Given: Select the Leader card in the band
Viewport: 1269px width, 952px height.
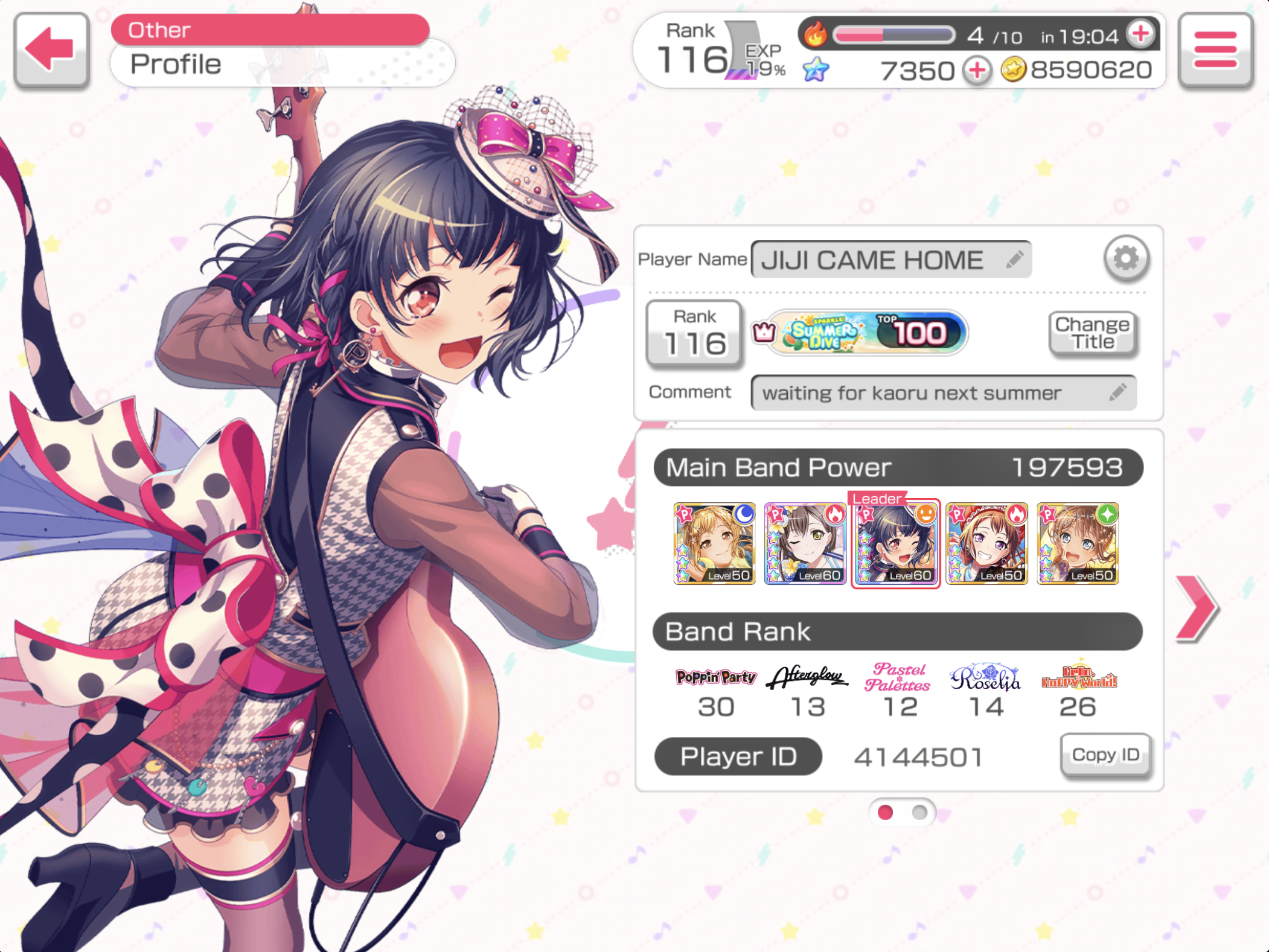Looking at the screenshot, I should pyautogui.click(x=895, y=543).
